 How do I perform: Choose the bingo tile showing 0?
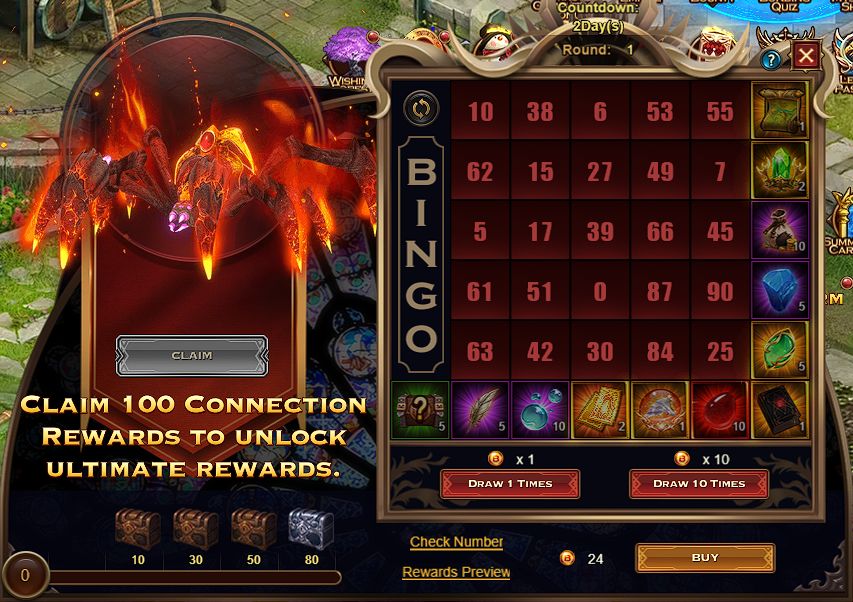point(600,291)
